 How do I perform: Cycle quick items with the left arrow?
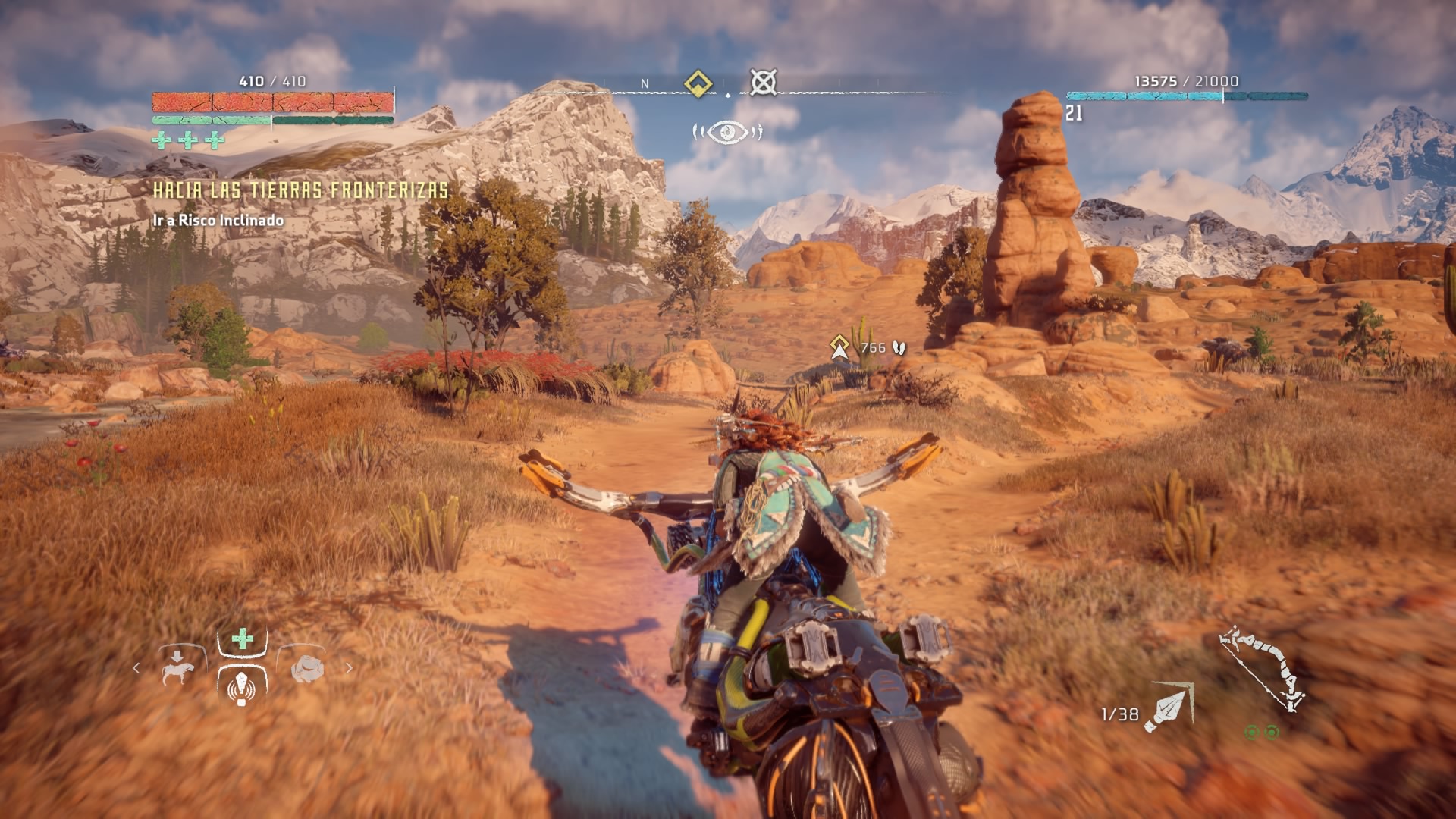(136, 668)
